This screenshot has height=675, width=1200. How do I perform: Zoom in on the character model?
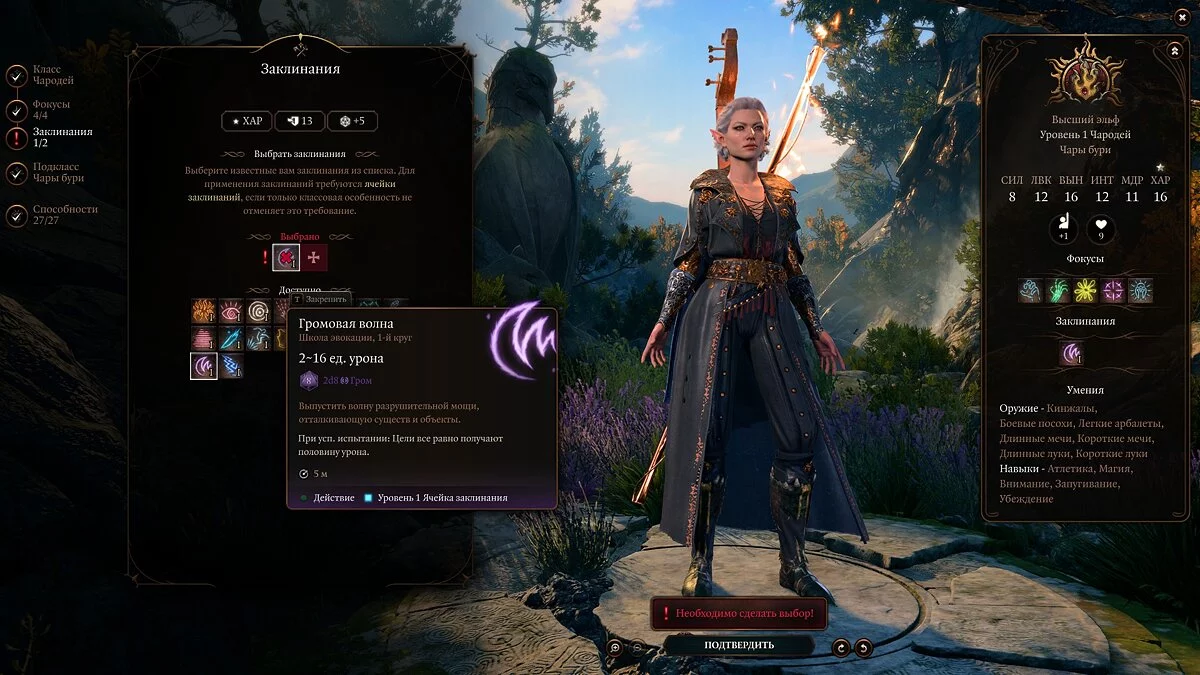(x=616, y=647)
